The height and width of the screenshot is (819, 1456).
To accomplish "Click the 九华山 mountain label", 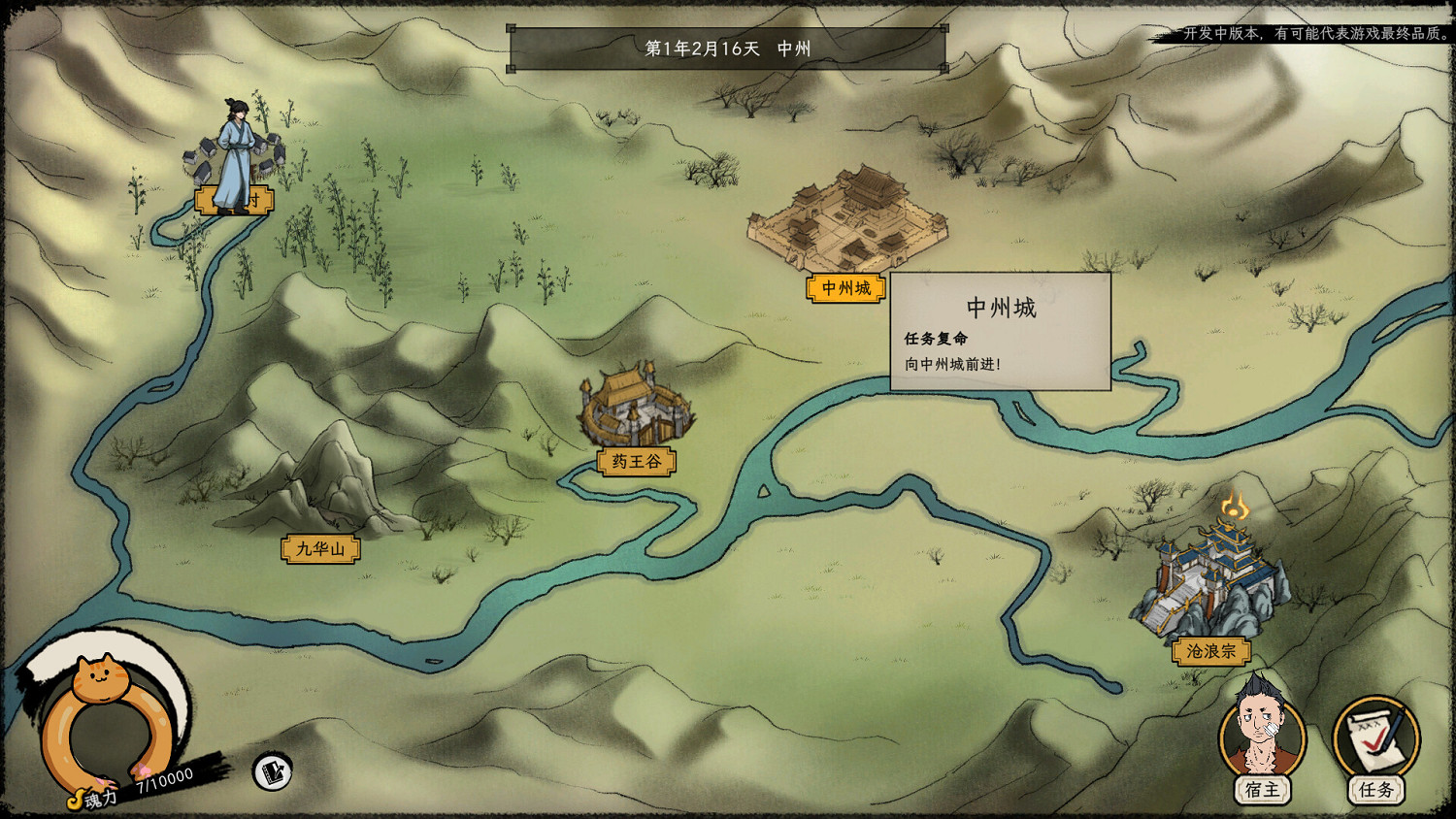I will (x=320, y=548).
